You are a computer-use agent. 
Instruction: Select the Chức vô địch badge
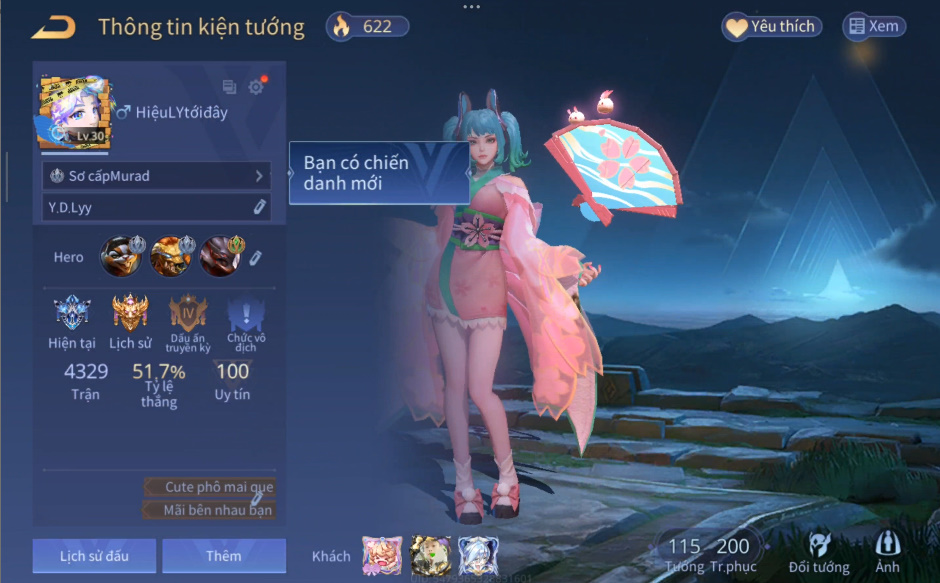tap(246, 316)
